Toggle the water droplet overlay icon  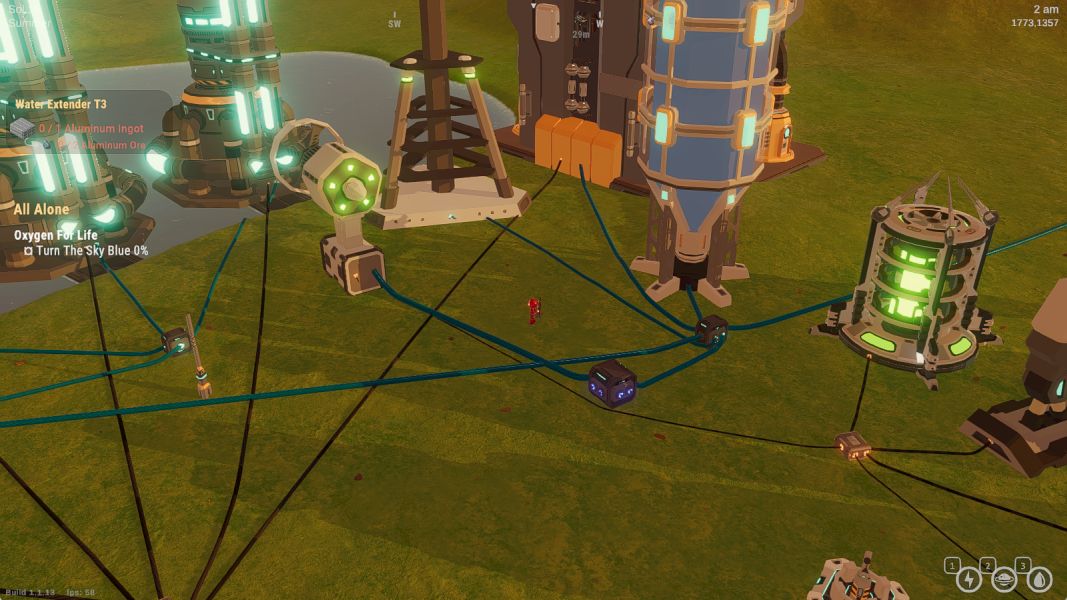(x=1040, y=579)
